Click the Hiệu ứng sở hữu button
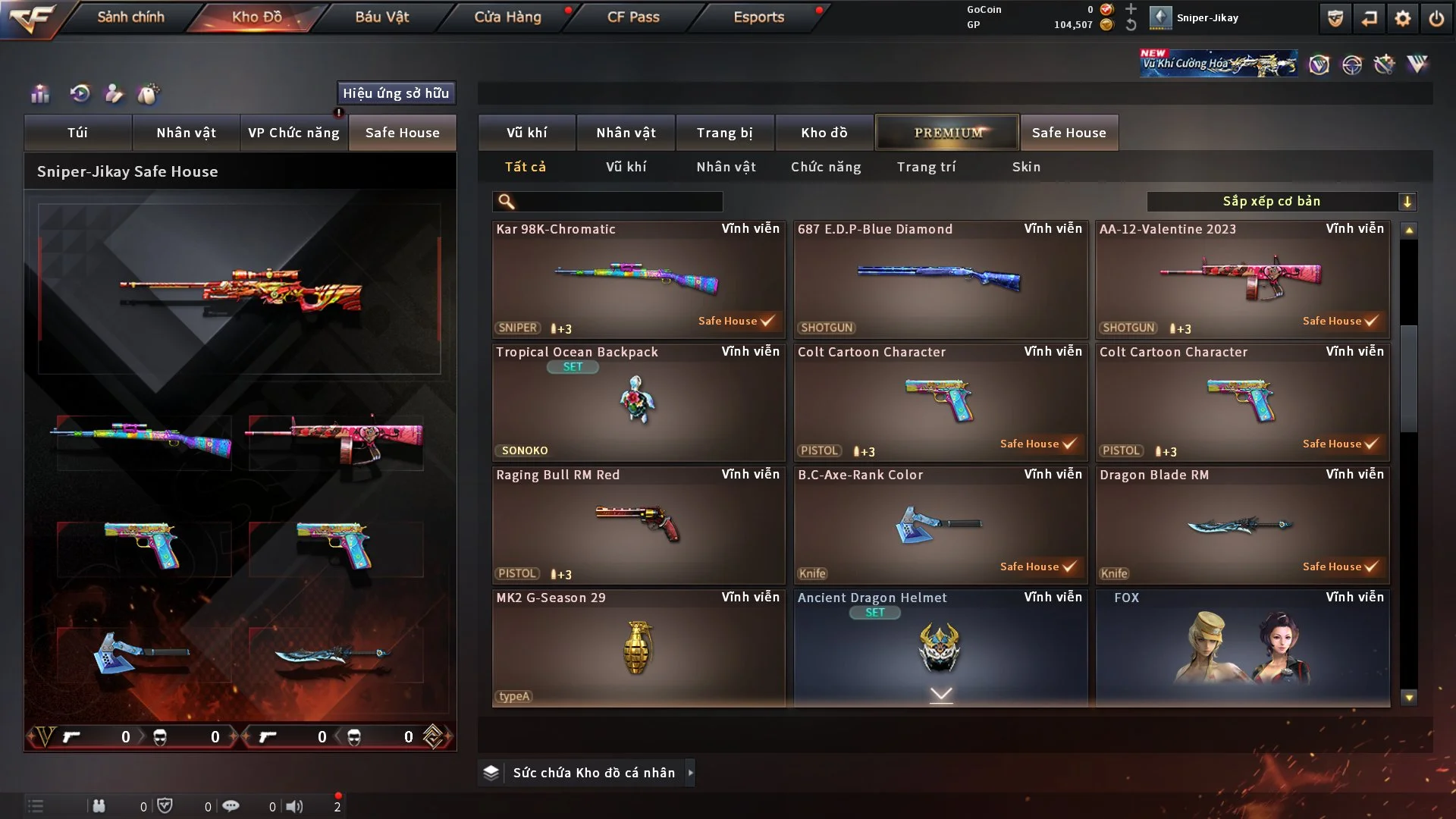The image size is (1456, 819). coord(396,93)
